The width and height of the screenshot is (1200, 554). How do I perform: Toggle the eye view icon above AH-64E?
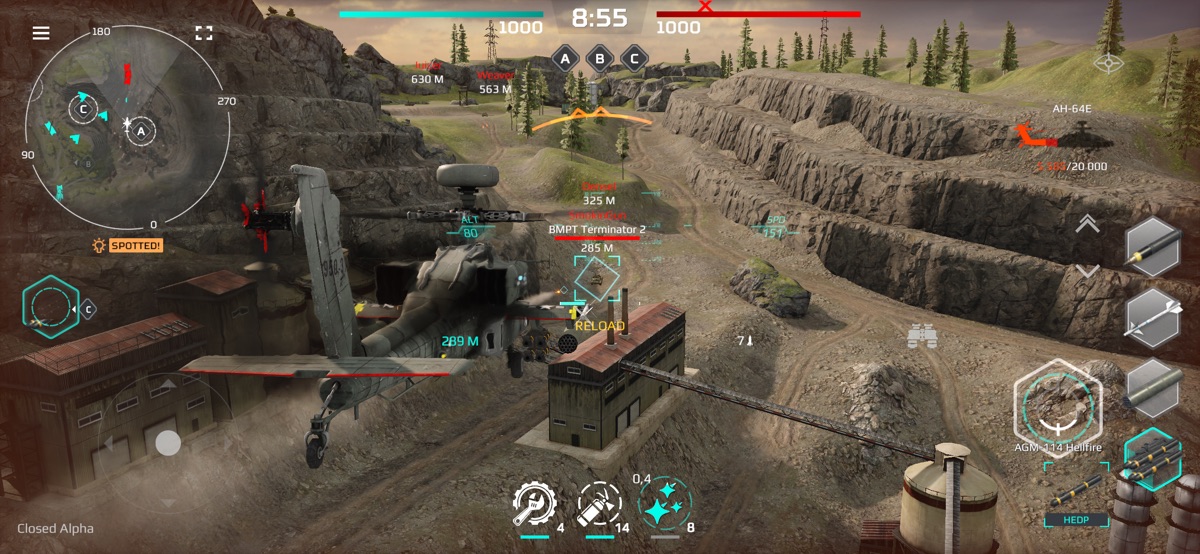1107,64
